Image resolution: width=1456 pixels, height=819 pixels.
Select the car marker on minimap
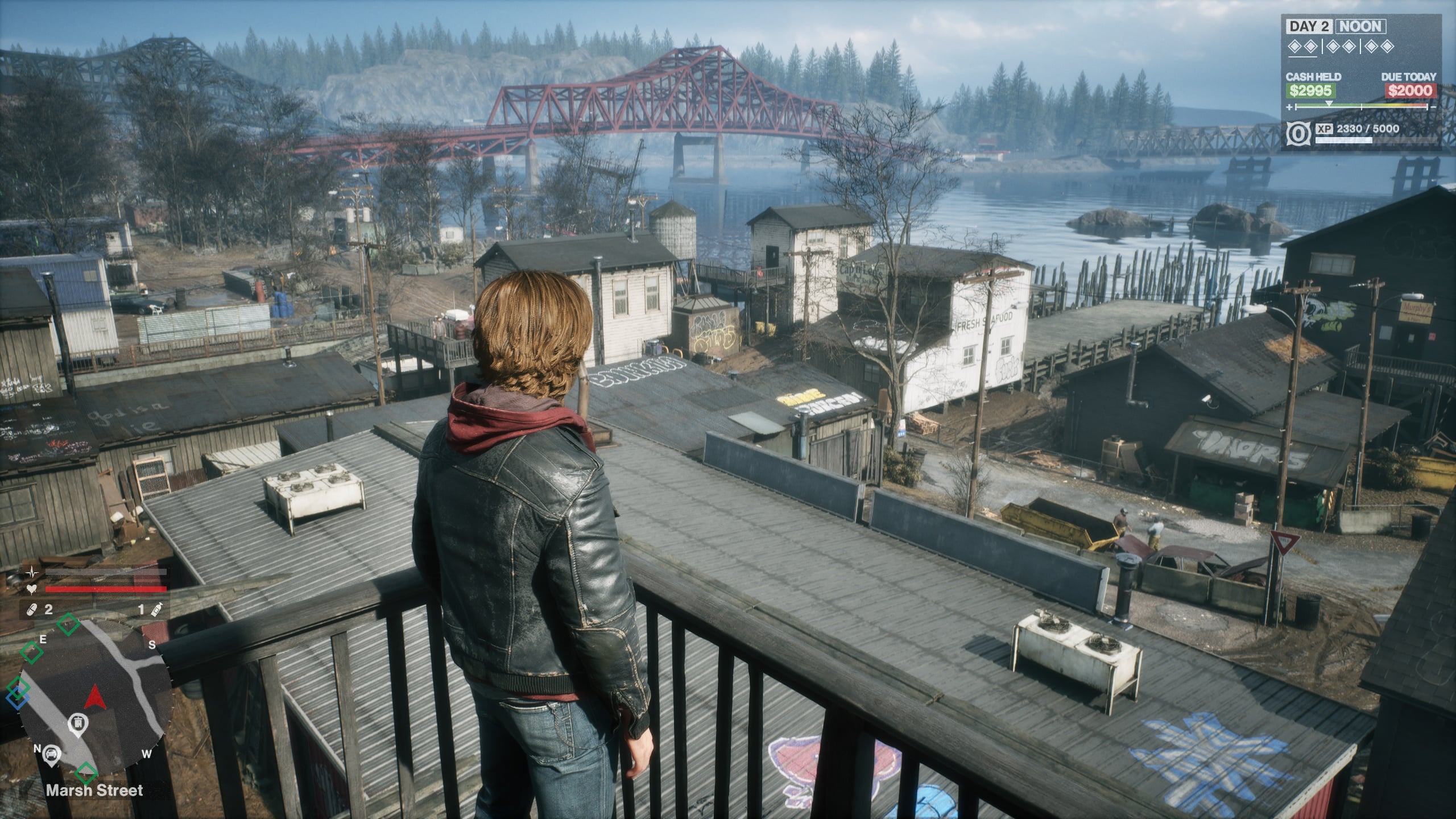(x=52, y=754)
